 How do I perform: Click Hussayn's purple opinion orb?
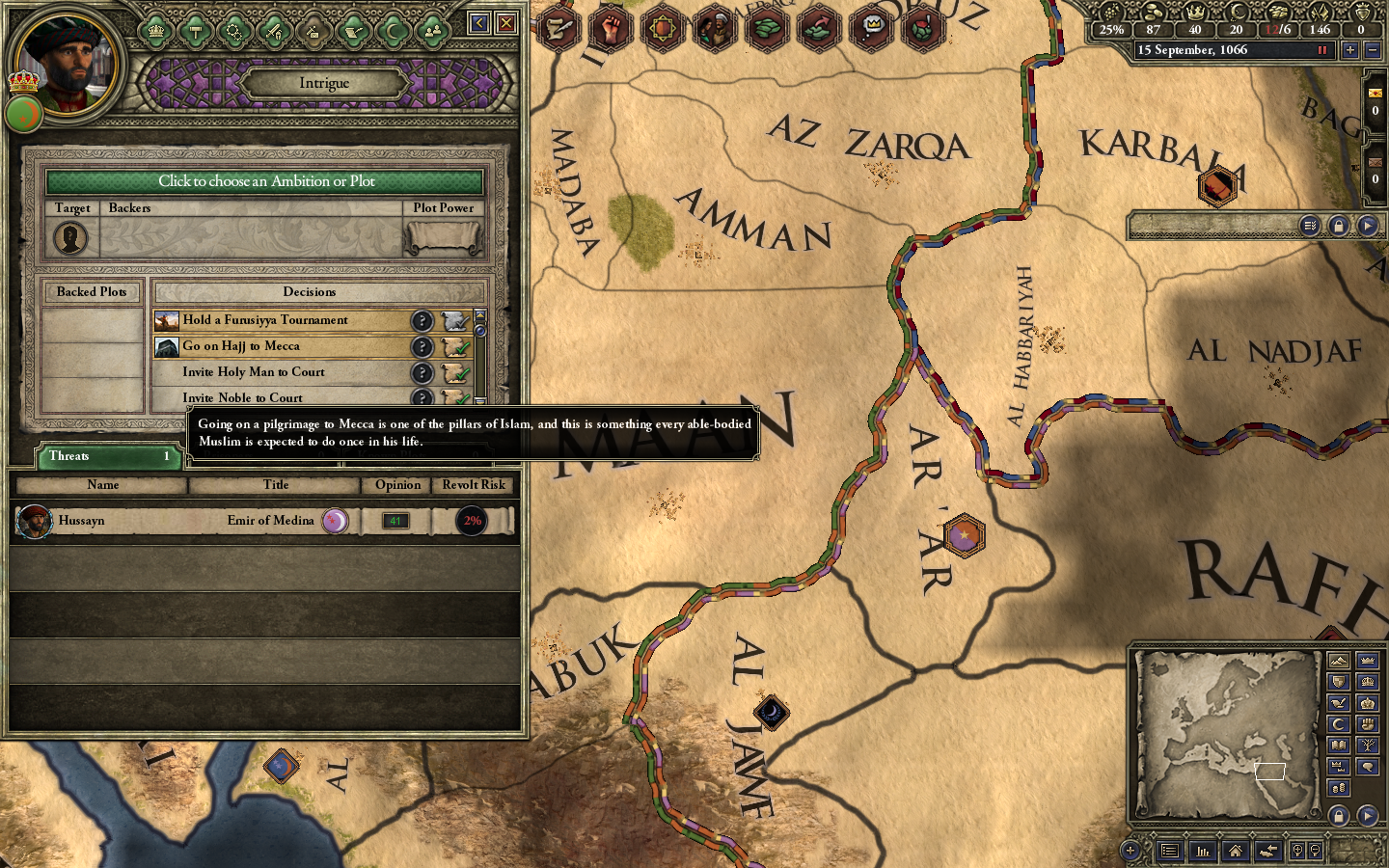click(336, 520)
